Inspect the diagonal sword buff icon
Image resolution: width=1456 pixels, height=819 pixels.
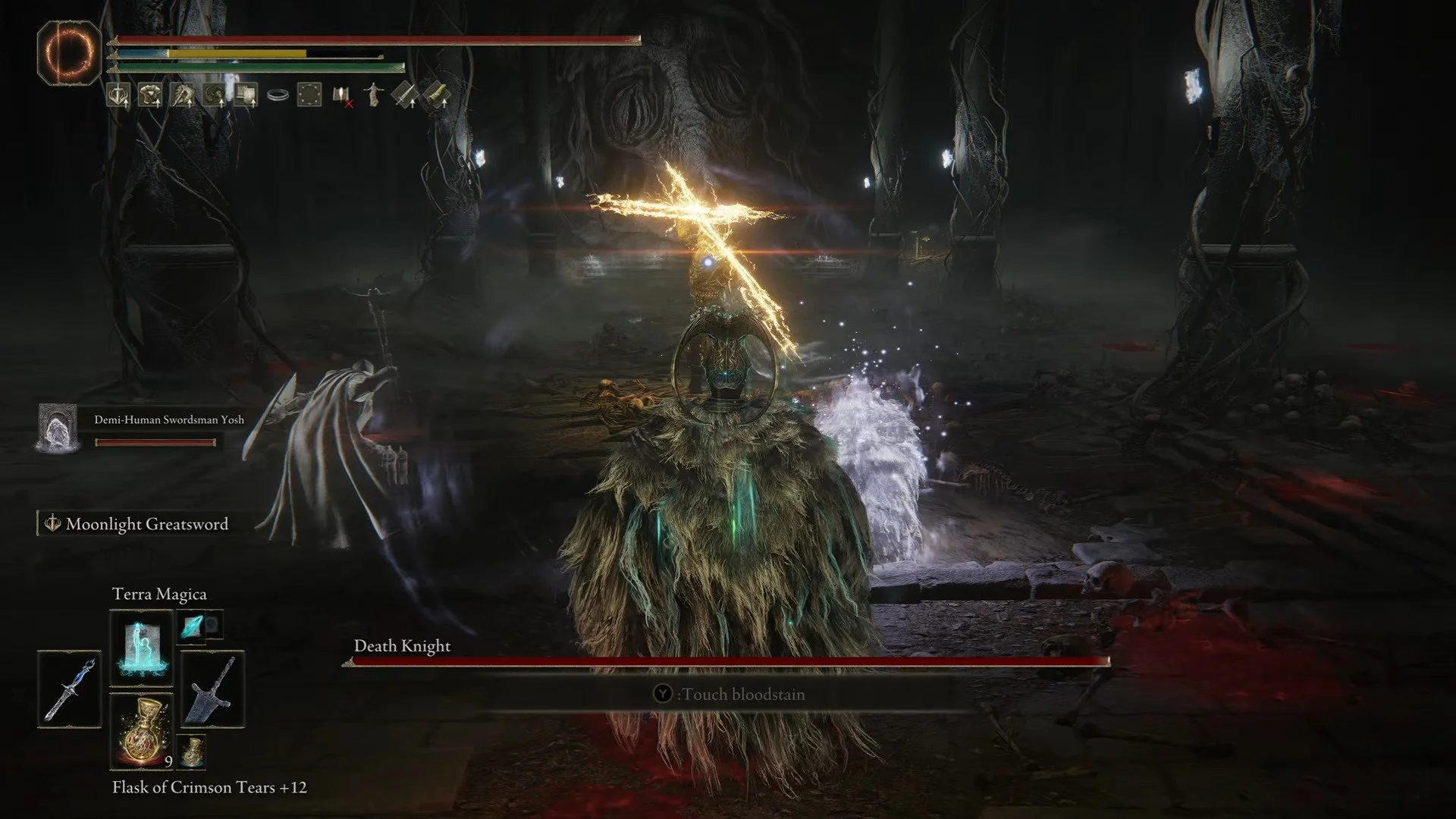pos(405,96)
